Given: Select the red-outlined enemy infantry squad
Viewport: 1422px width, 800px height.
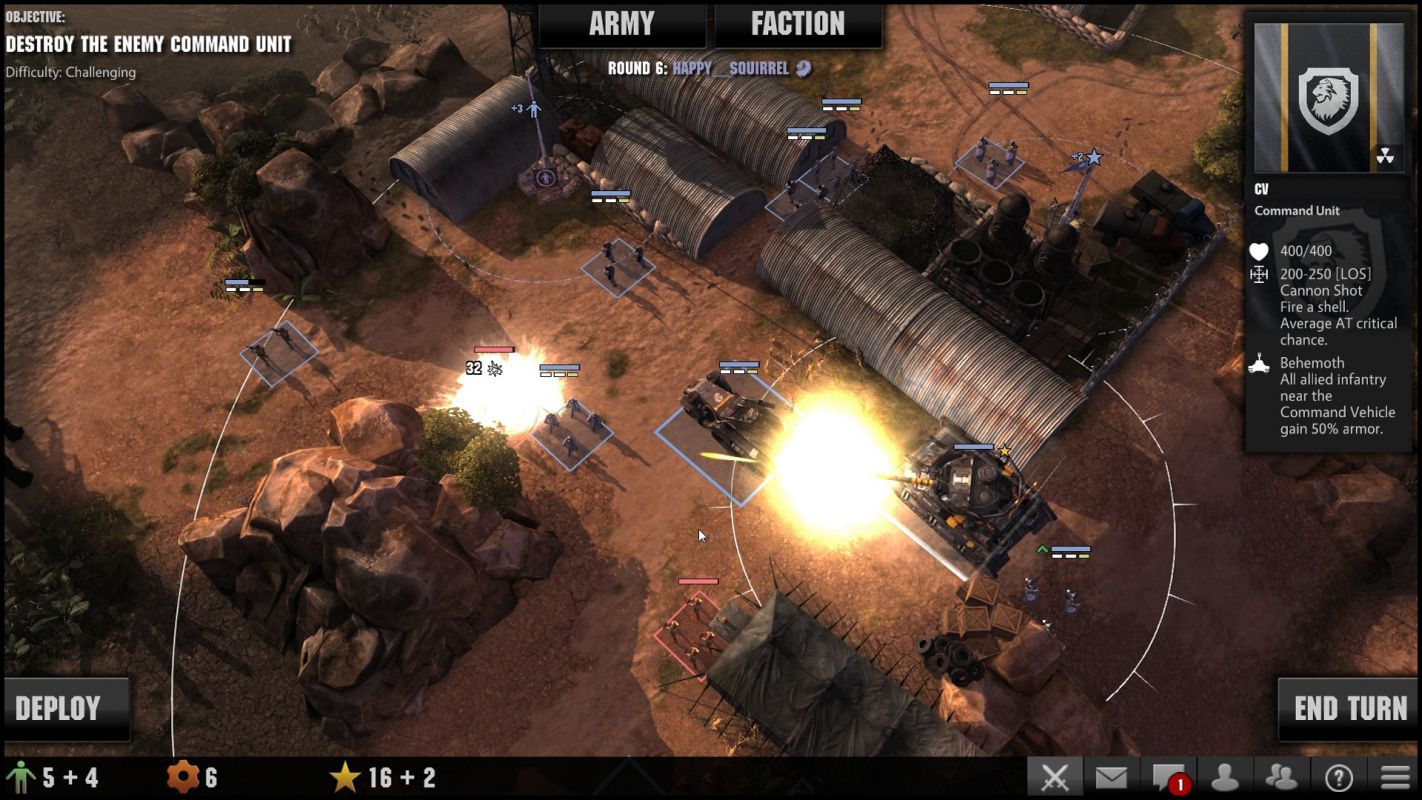Looking at the screenshot, I should [690, 627].
